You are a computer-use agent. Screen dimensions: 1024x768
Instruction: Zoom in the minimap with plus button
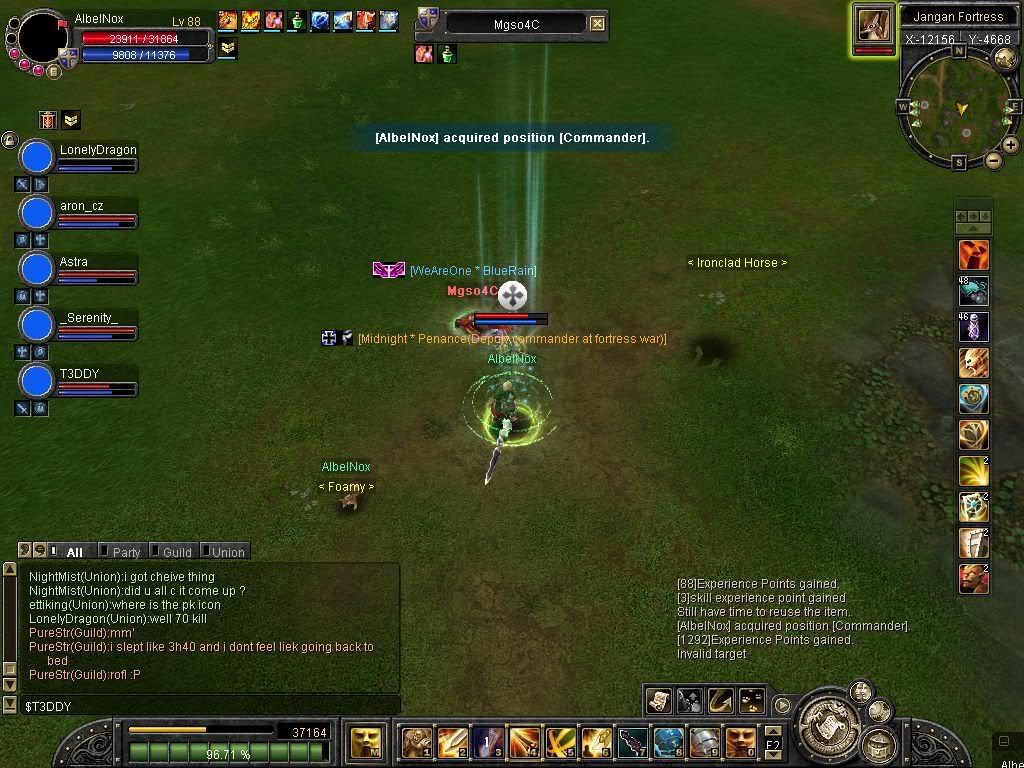point(1011,145)
